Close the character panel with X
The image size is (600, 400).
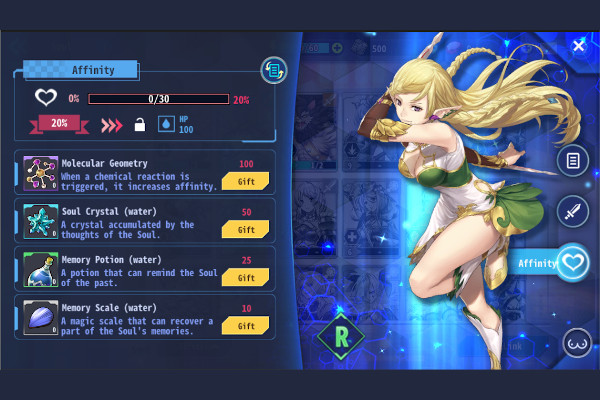(578, 46)
